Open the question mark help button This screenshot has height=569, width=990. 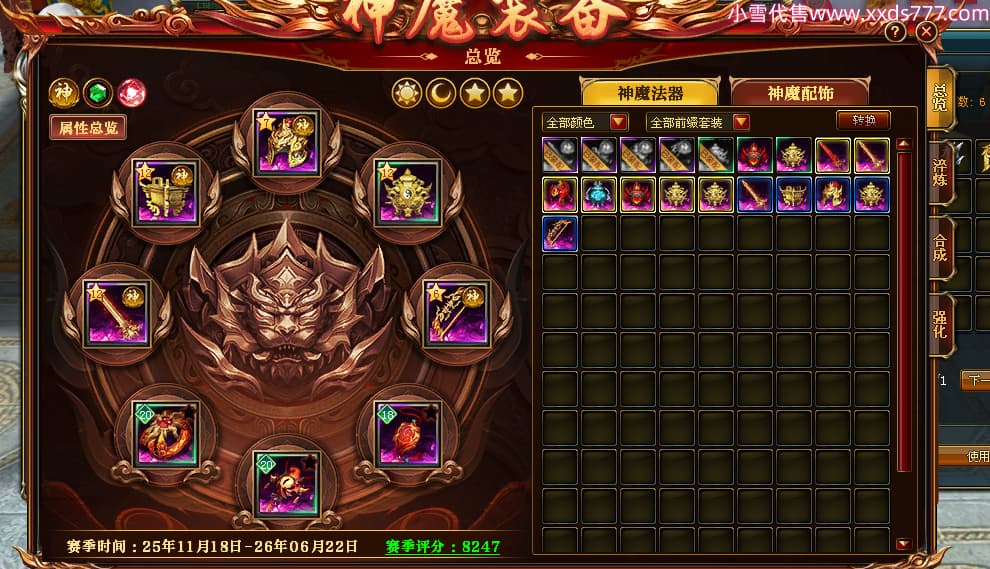pos(895,32)
